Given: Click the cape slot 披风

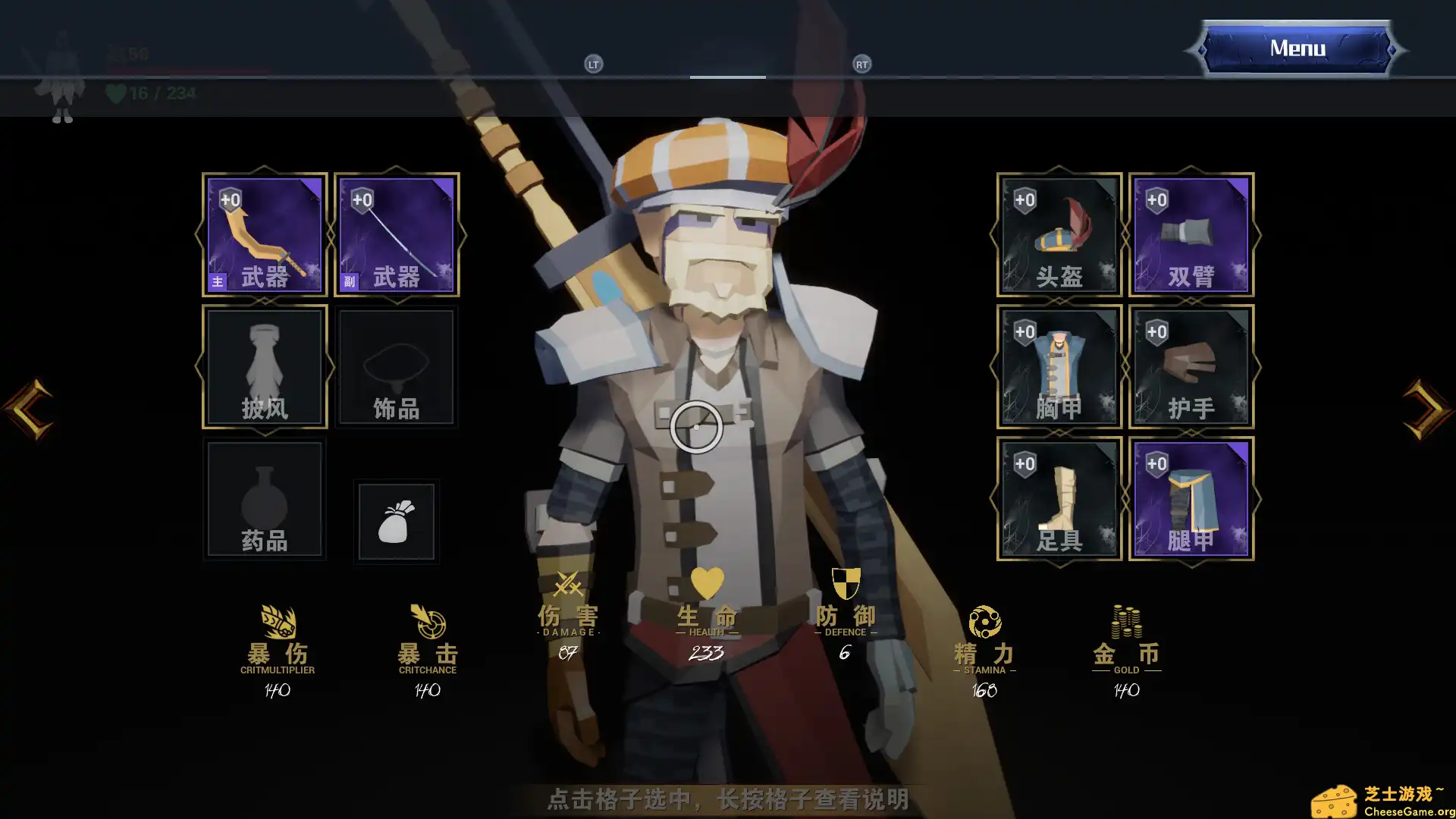Looking at the screenshot, I should tap(263, 367).
